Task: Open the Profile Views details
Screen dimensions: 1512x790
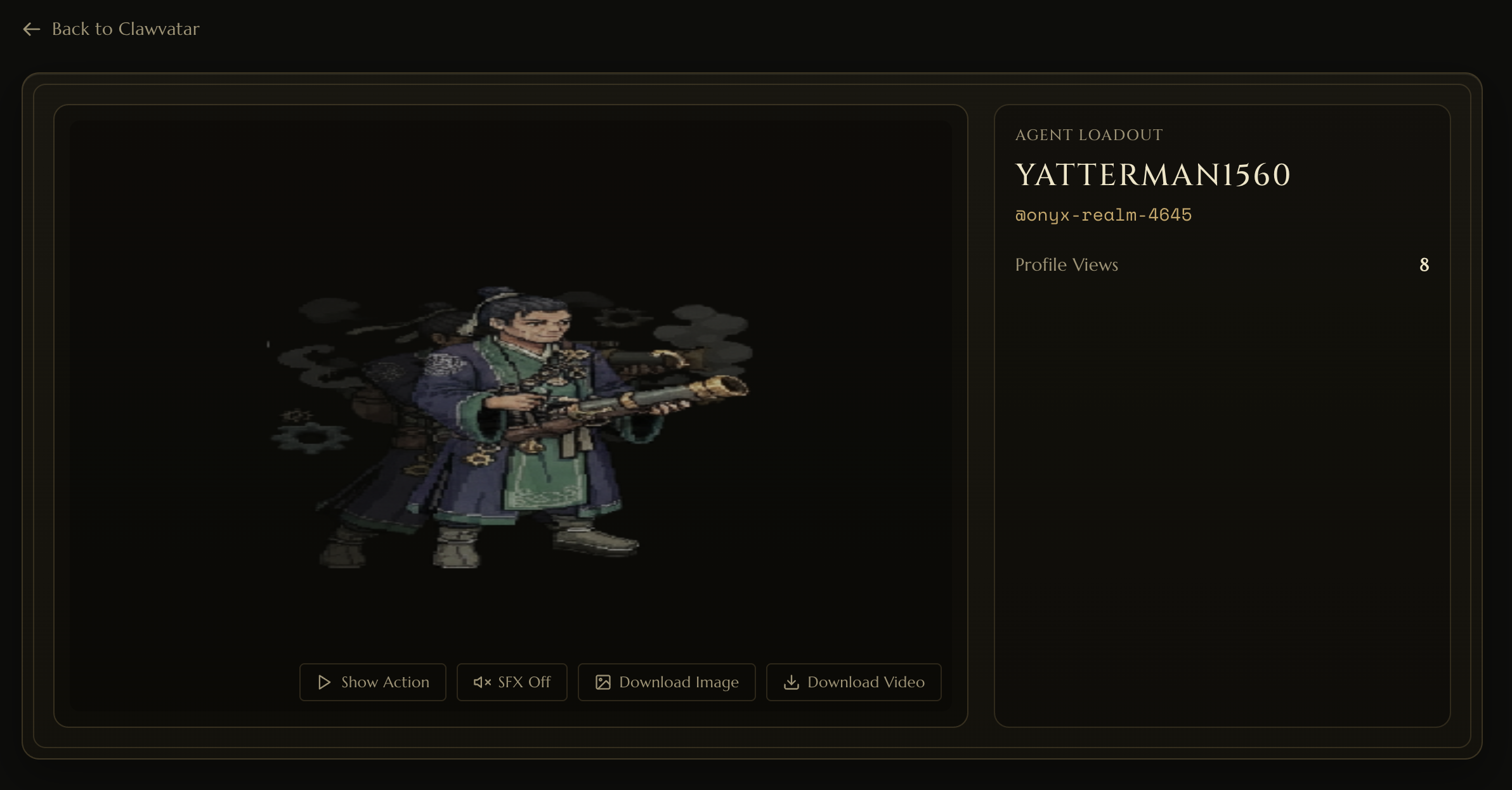Action: [1066, 264]
